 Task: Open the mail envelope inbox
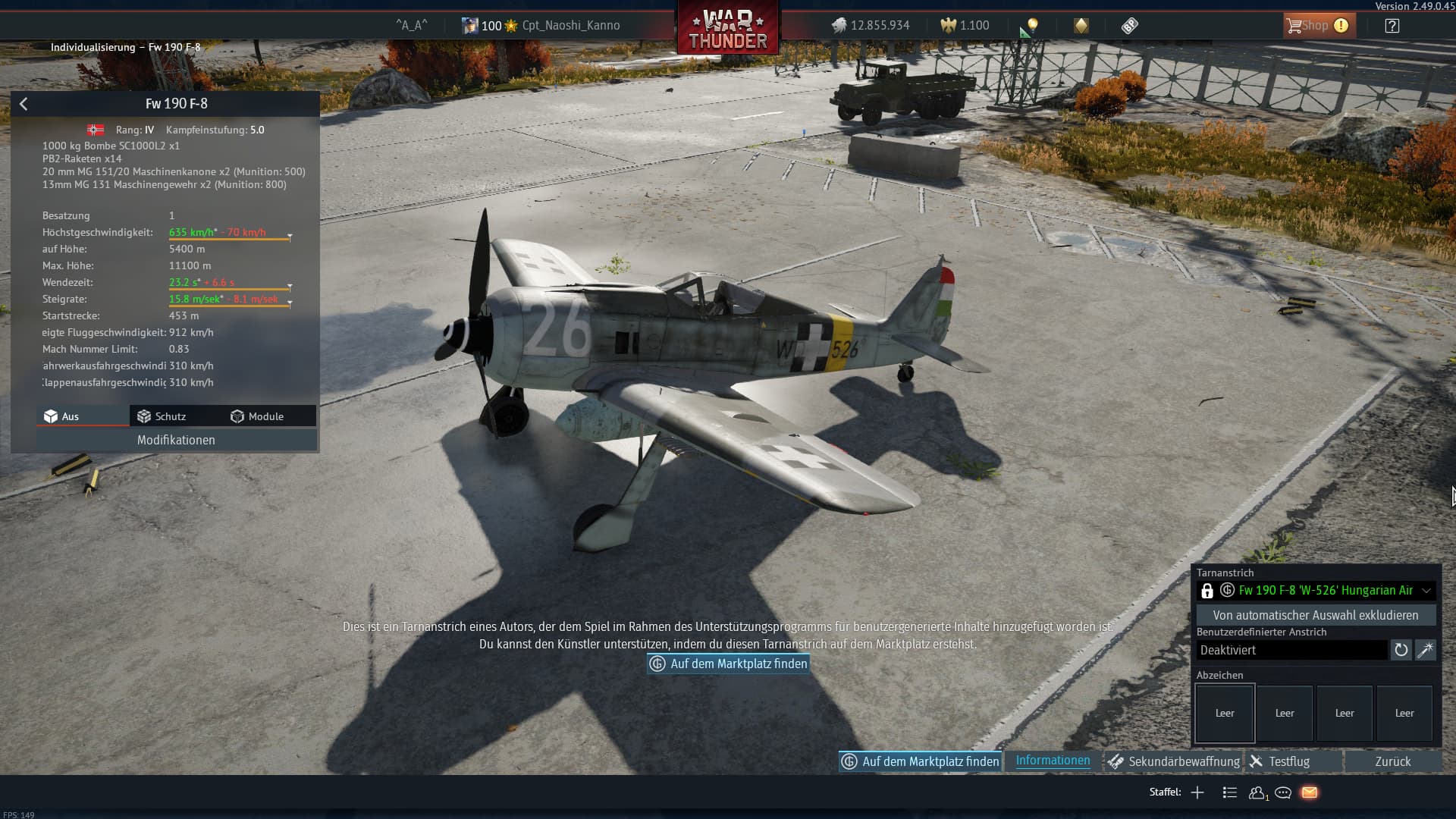point(1310,792)
